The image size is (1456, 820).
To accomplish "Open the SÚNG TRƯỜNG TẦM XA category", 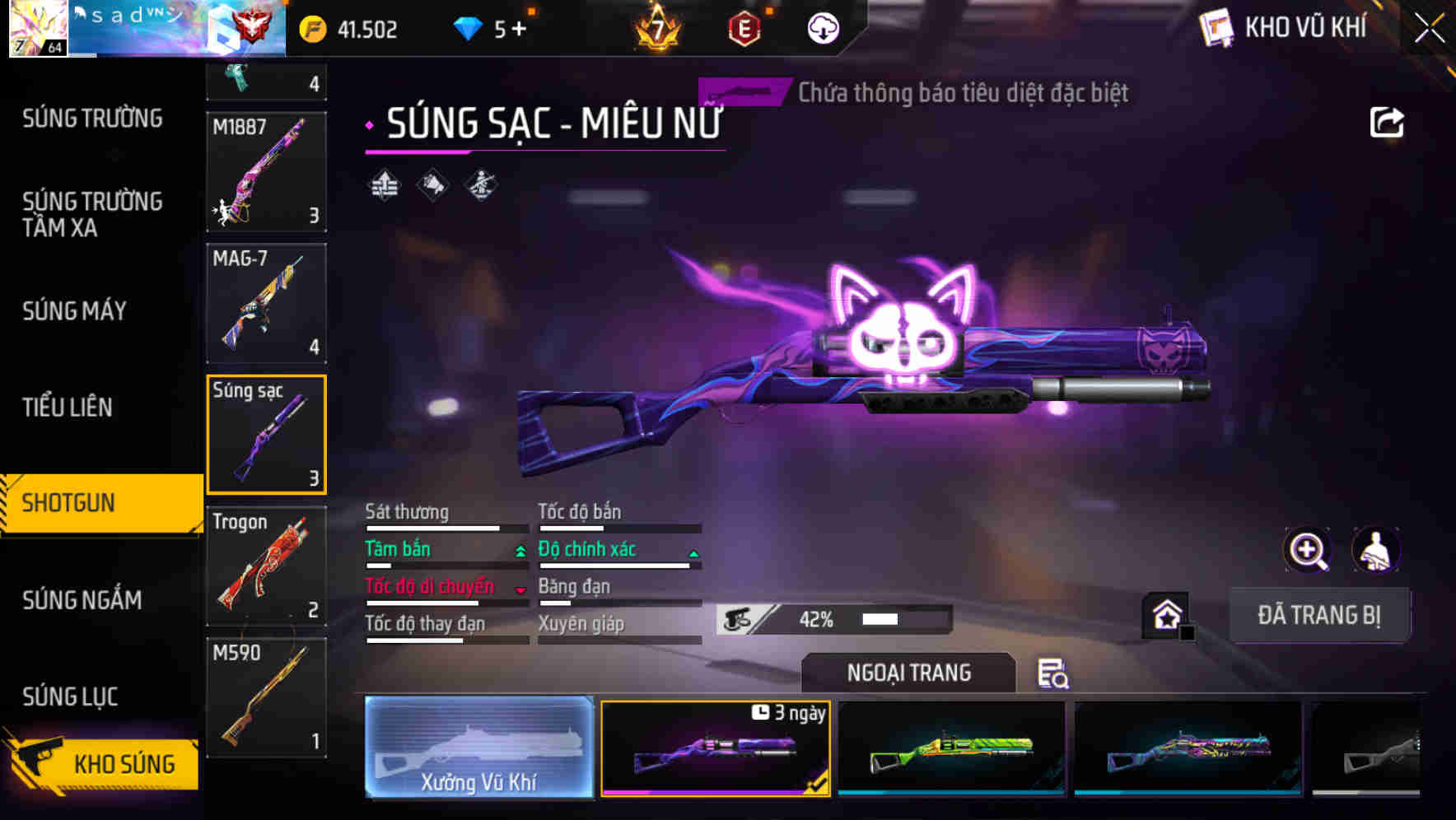I will 91,215.
